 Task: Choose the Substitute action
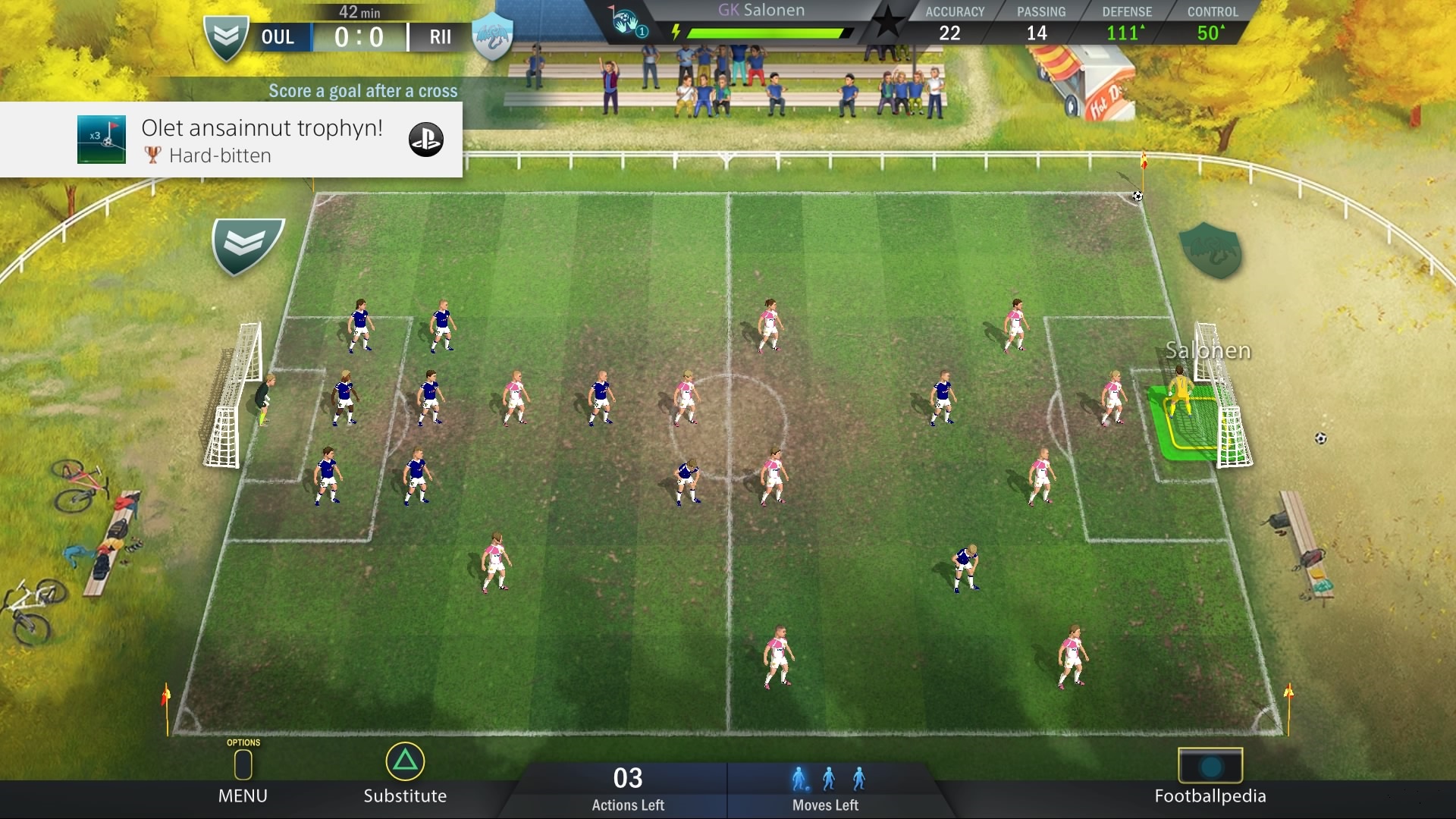[405, 775]
